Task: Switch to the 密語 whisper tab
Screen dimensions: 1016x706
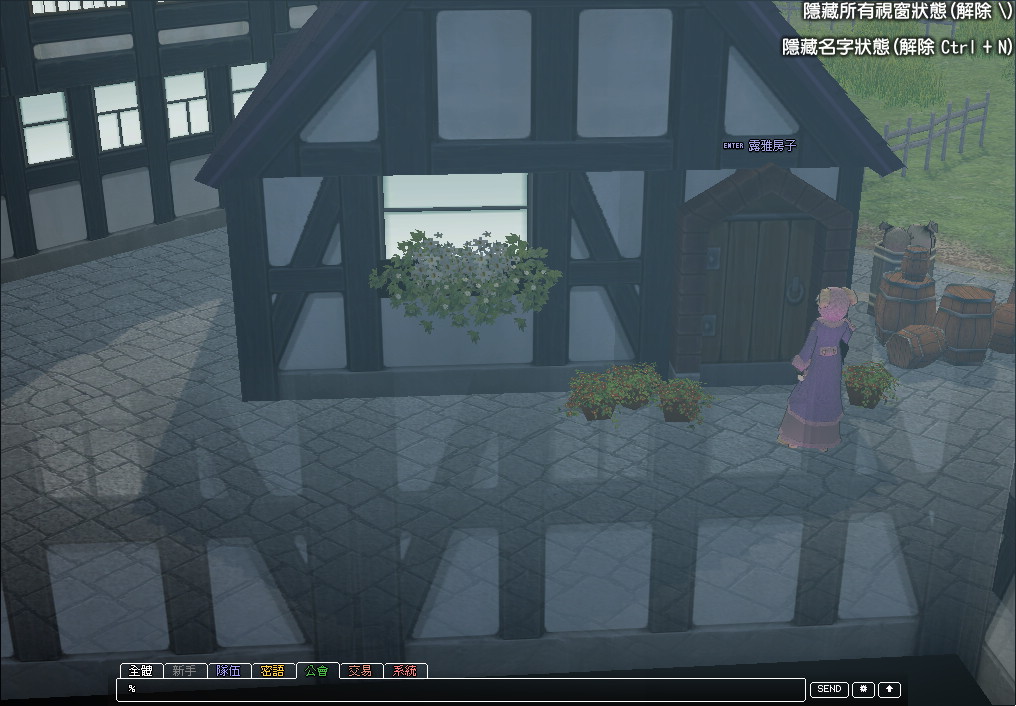Action: click(x=272, y=671)
